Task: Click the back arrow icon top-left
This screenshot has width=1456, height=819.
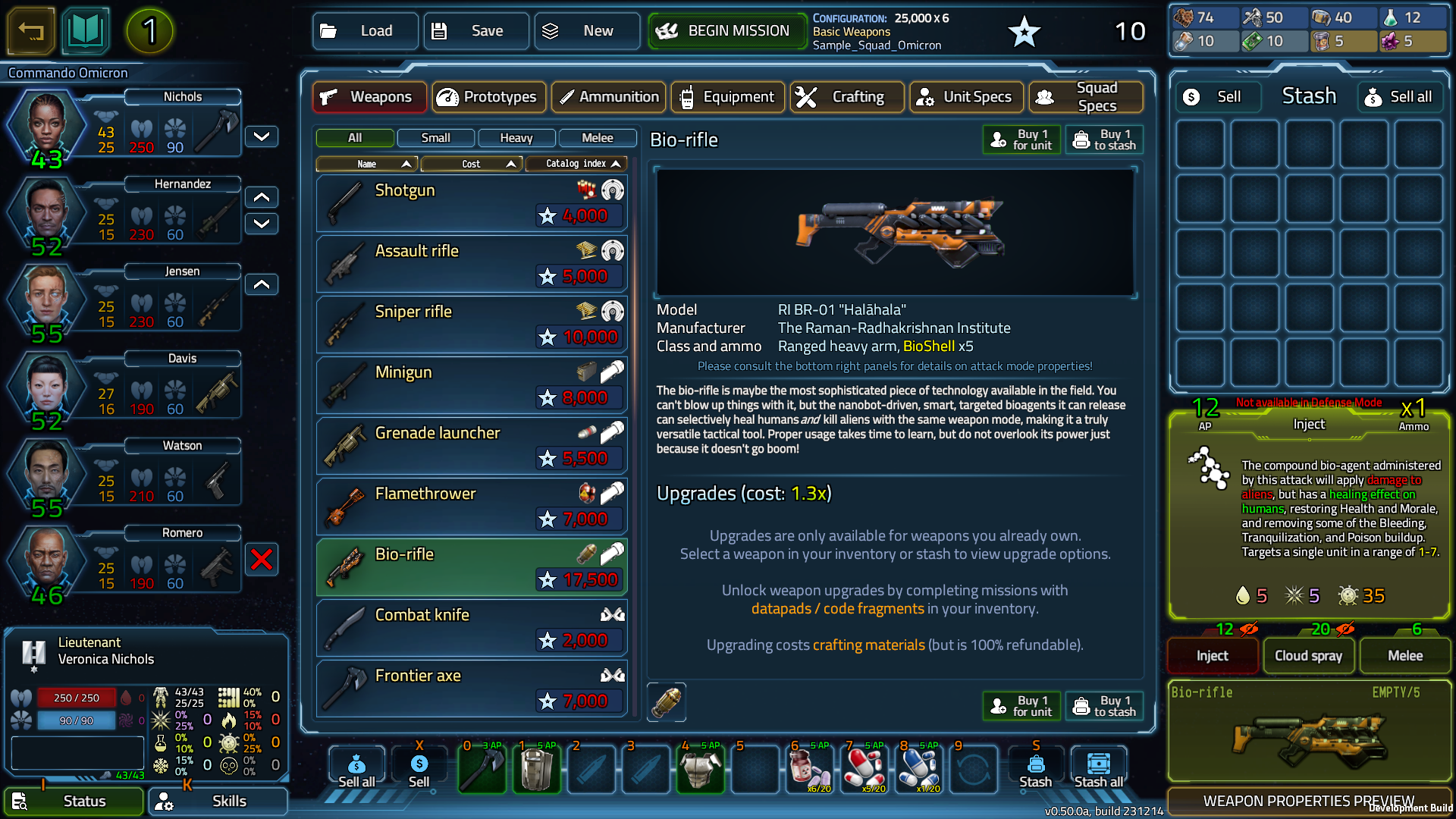Action: [30, 31]
